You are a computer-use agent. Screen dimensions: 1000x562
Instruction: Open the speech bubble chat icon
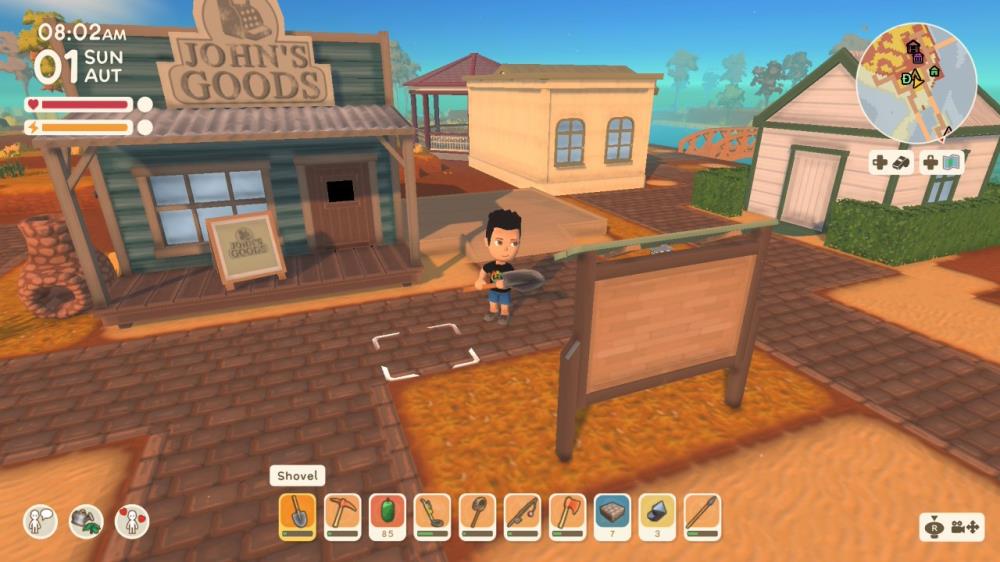(40, 521)
